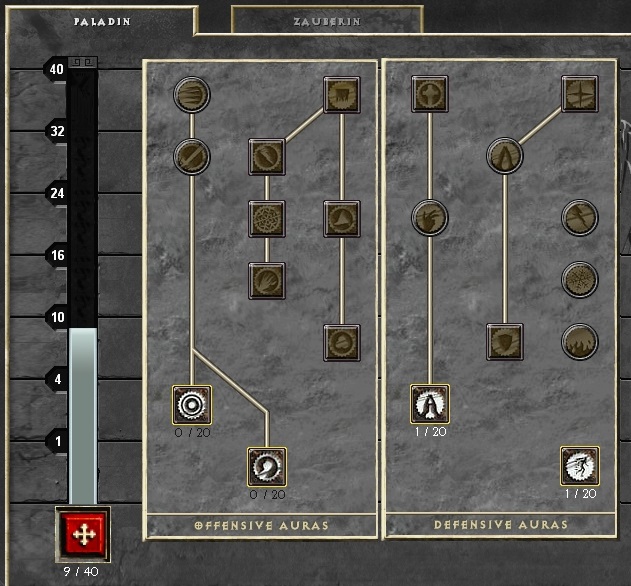Image resolution: width=631 pixels, height=586 pixels.
Task: Click the clawed hand defensive aura icon
Action: click(x=430, y=218)
